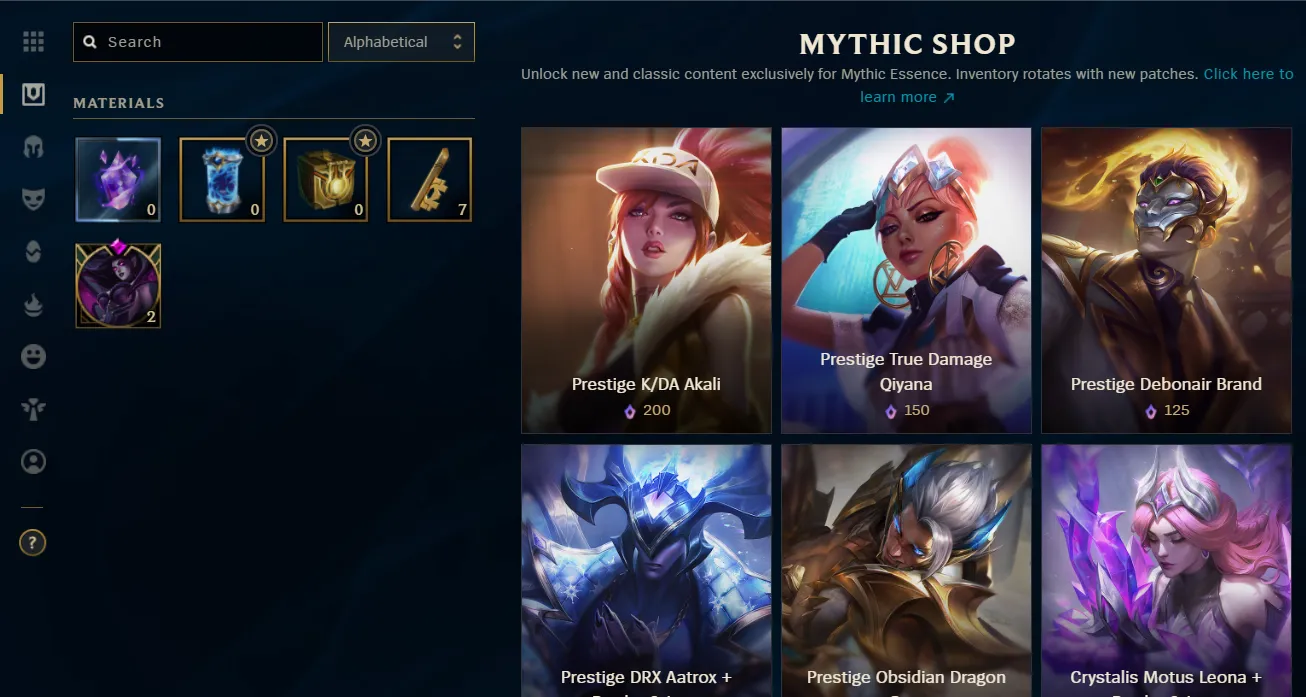Select the Crystalis Motus Leona bundle card
Screen dimensions: 1306x697
coord(1166,570)
